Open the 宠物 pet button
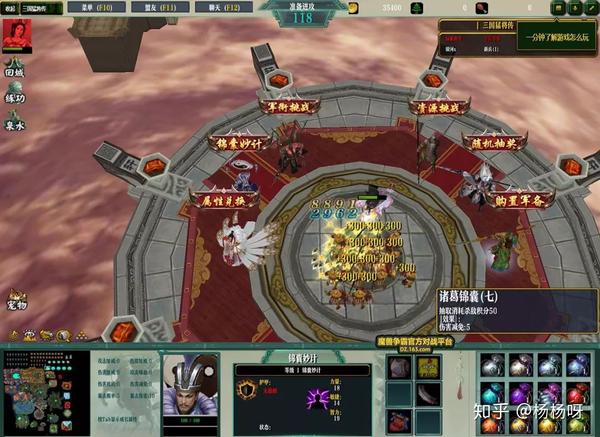Viewport: 600px width, 437px height. coord(16,298)
